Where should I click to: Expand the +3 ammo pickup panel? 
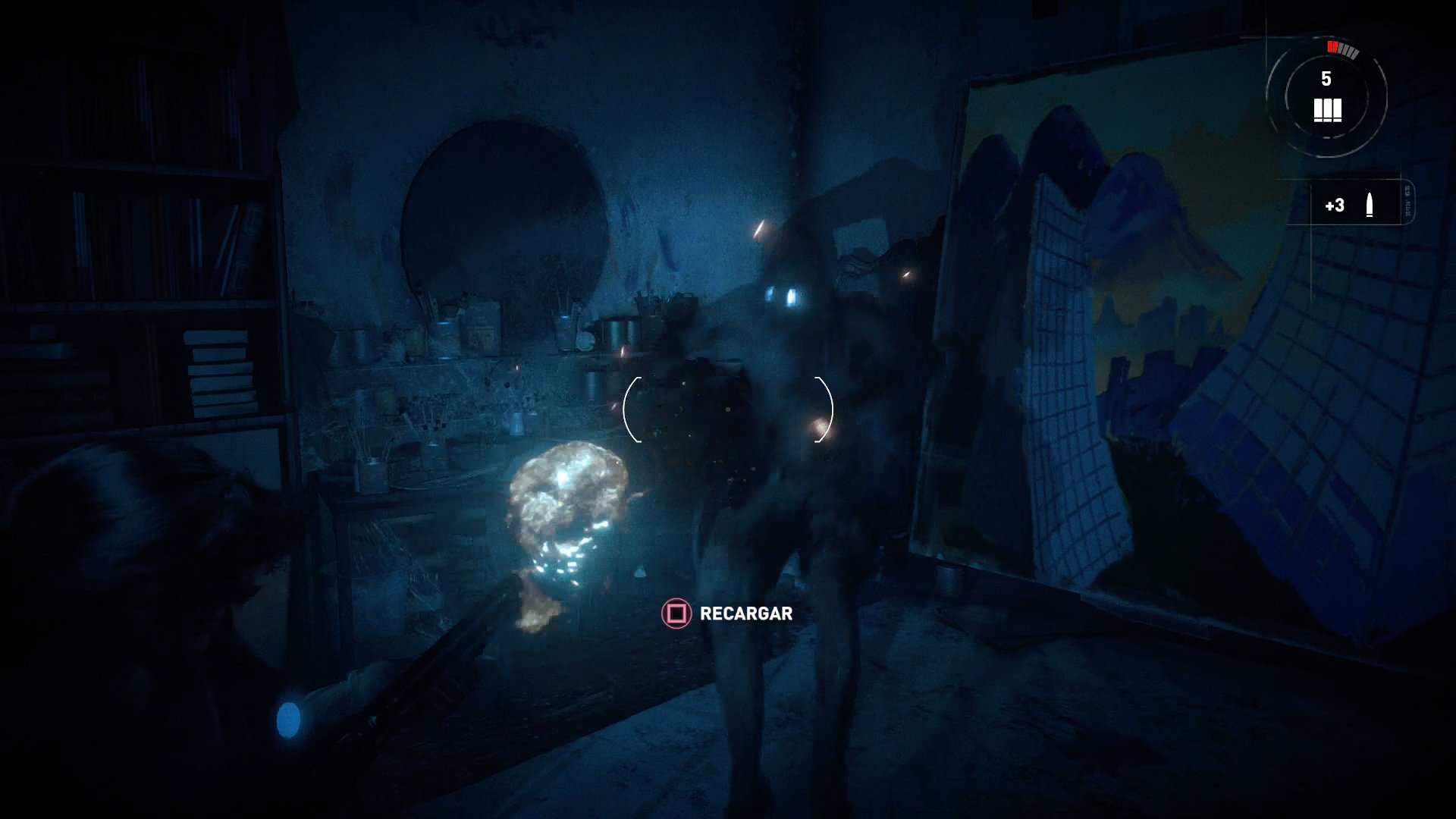[x=1350, y=203]
